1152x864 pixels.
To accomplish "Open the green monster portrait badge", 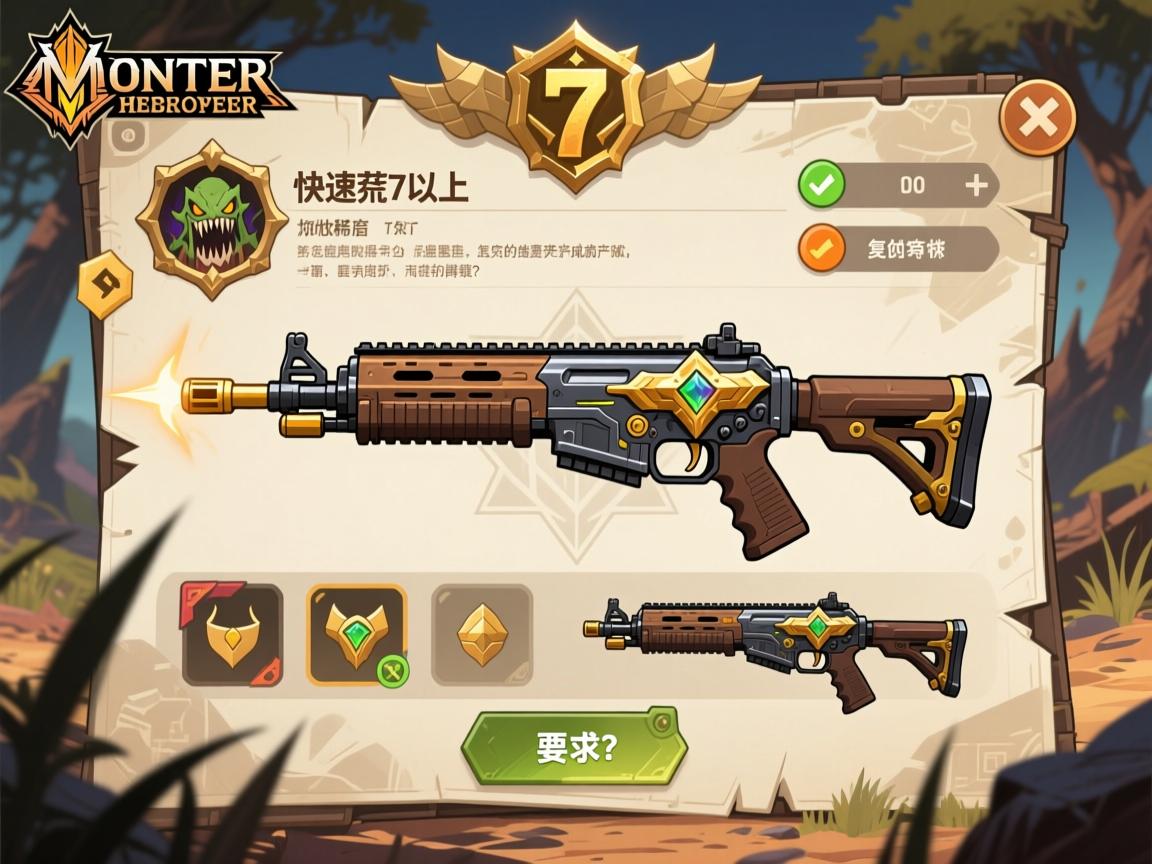I will click(212, 218).
